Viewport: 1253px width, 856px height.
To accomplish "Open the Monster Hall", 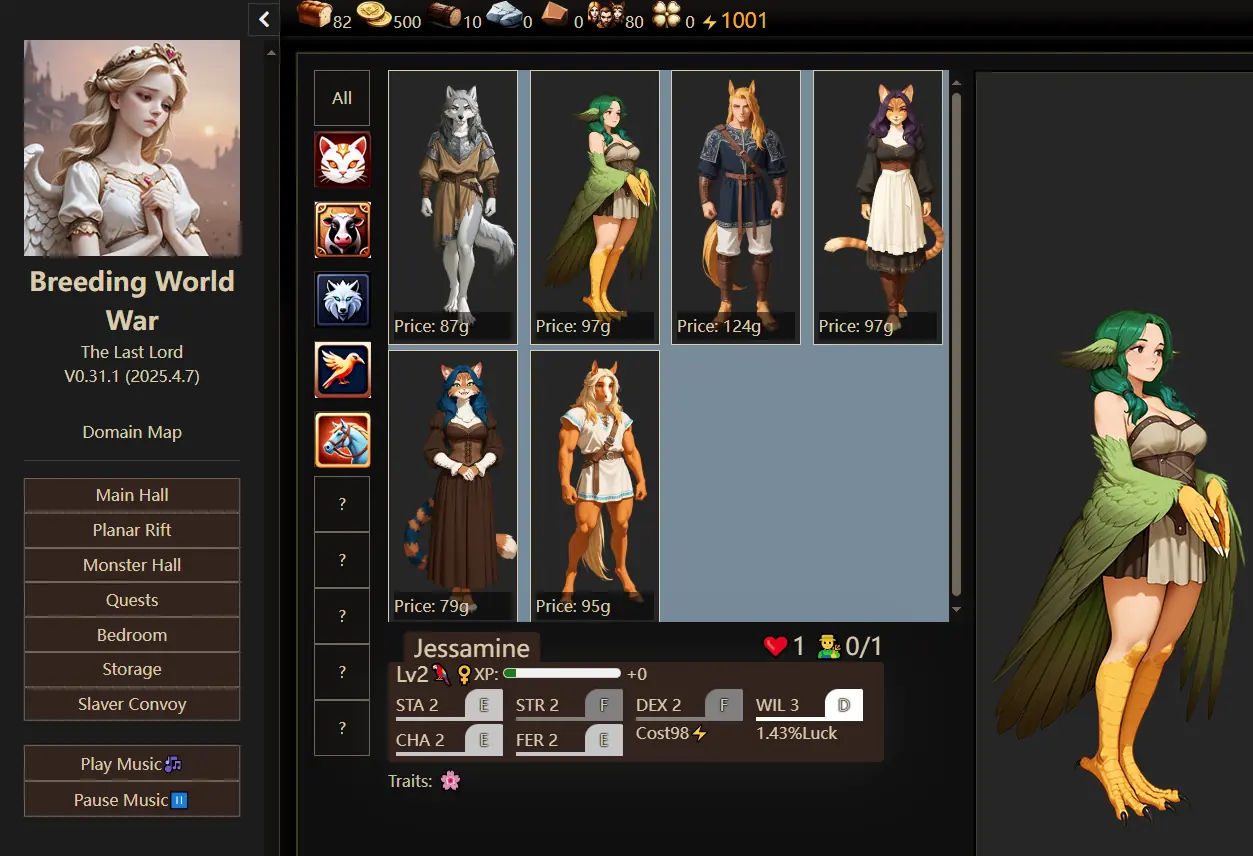I will click(132, 565).
